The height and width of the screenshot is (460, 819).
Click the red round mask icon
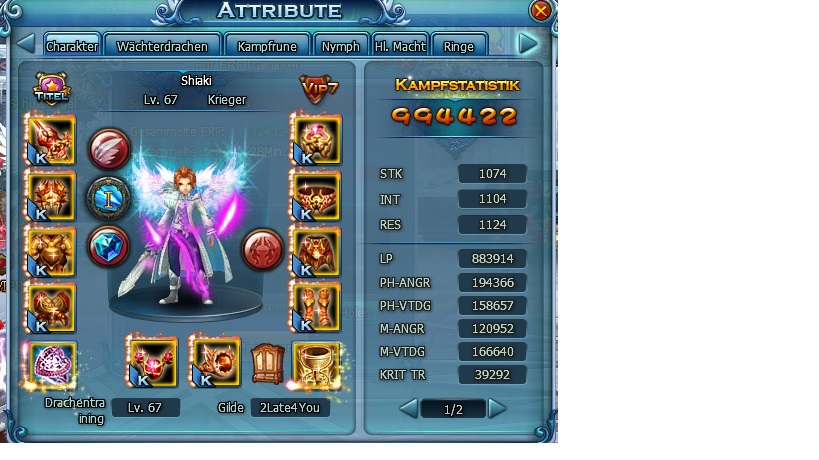click(263, 246)
